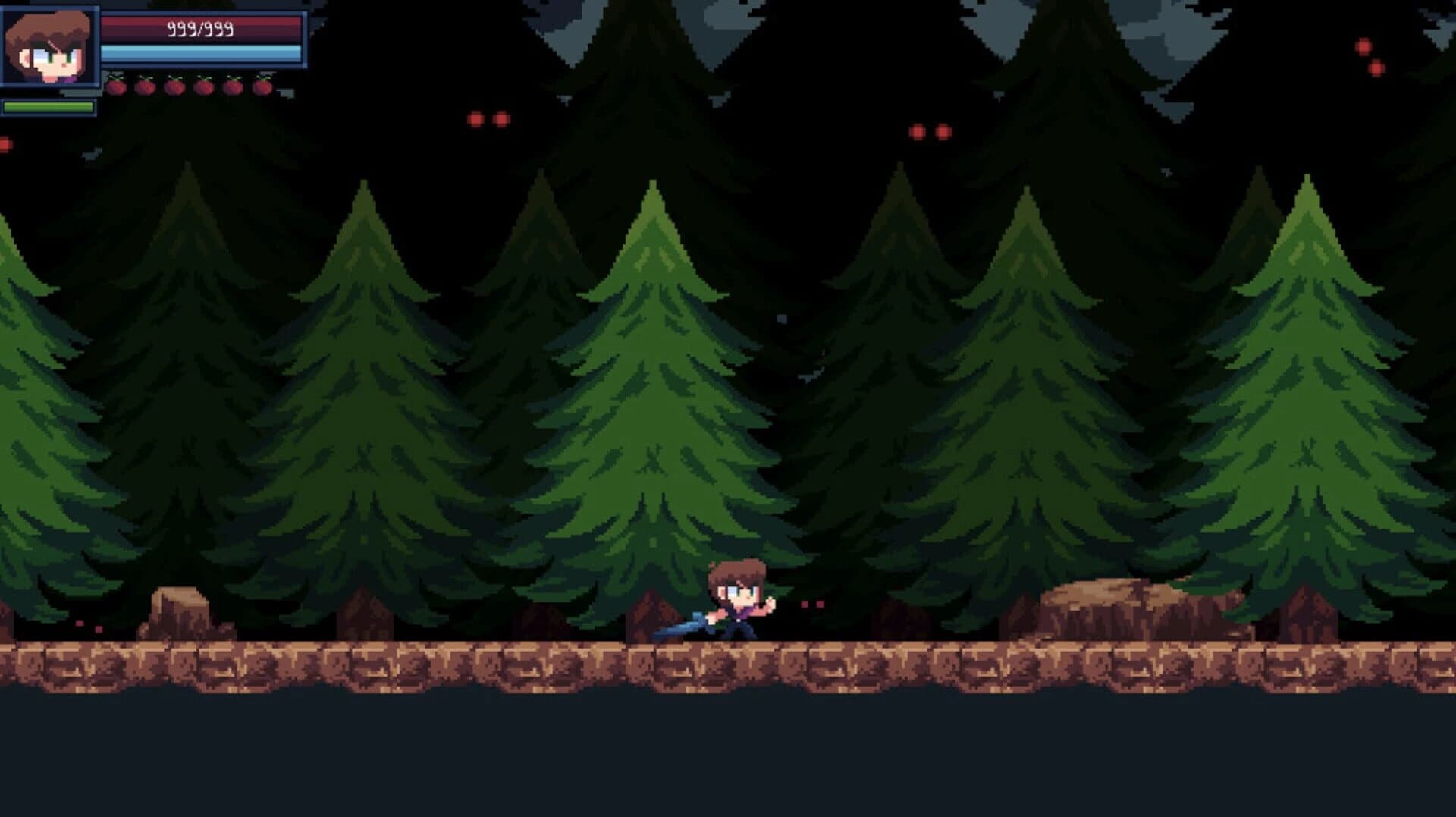Click the fifth apple icon in the HUD
The height and width of the screenshot is (817, 1456).
pyautogui.click(x=234, y=86)
